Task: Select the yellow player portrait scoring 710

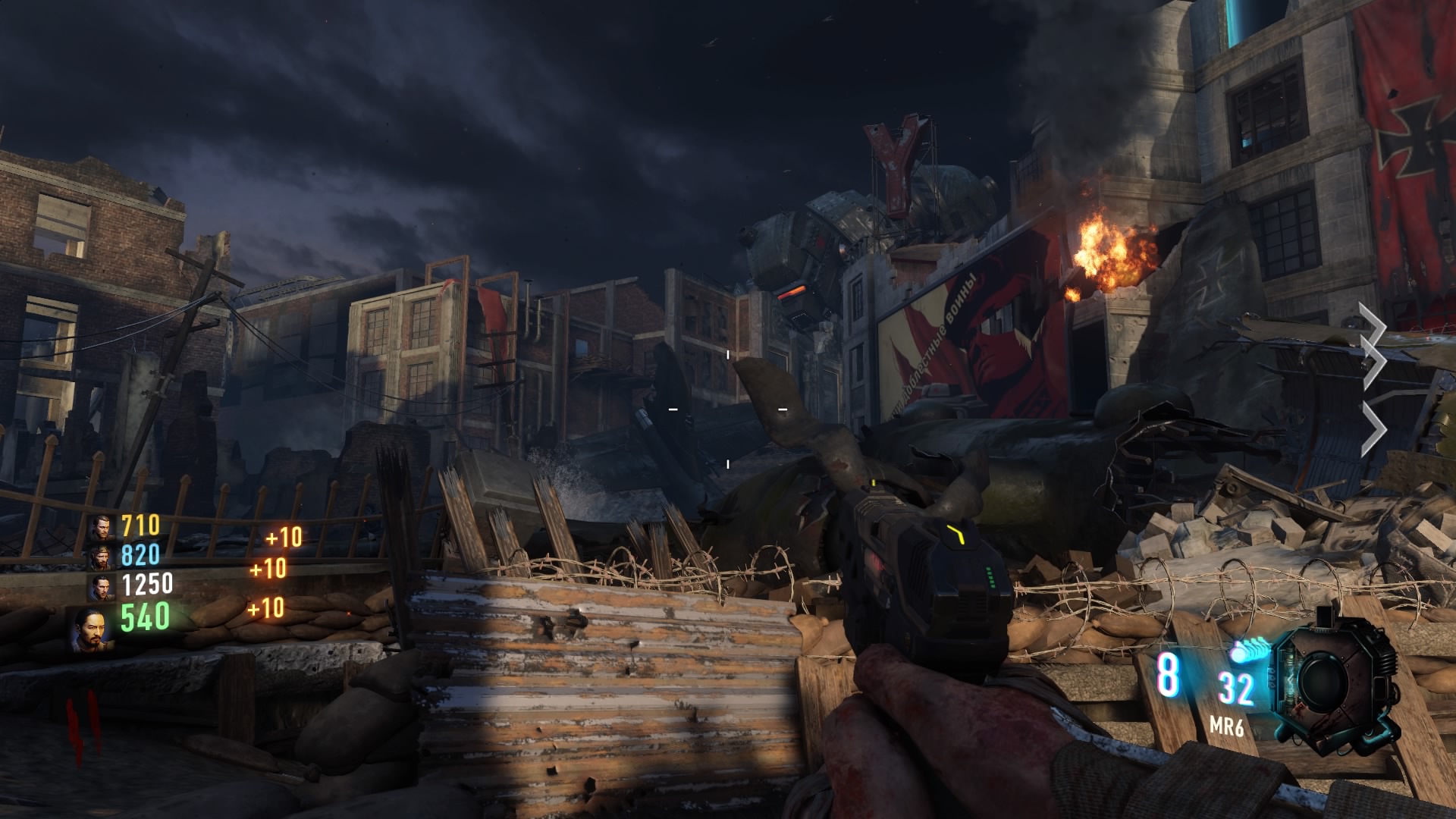Action: pyautogui.click(x=100, y=526)
